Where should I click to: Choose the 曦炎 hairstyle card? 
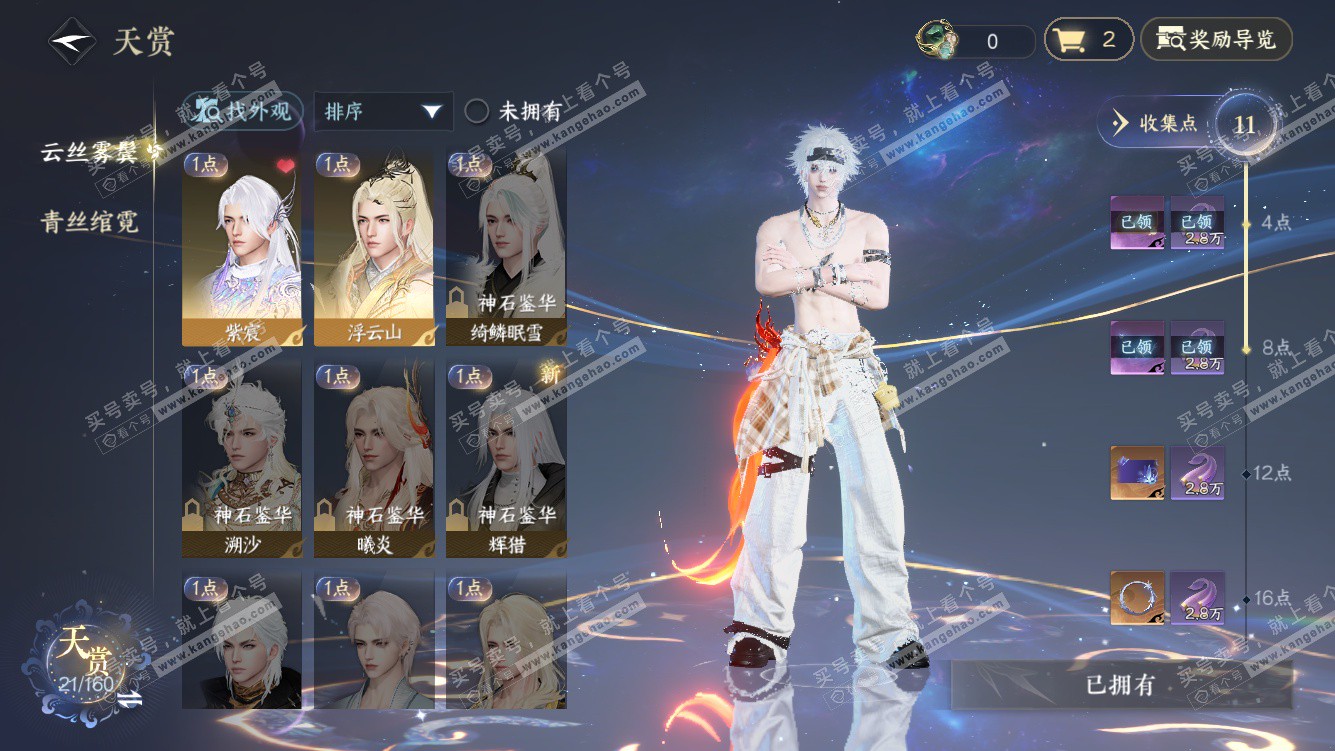(x=374, y=460)
